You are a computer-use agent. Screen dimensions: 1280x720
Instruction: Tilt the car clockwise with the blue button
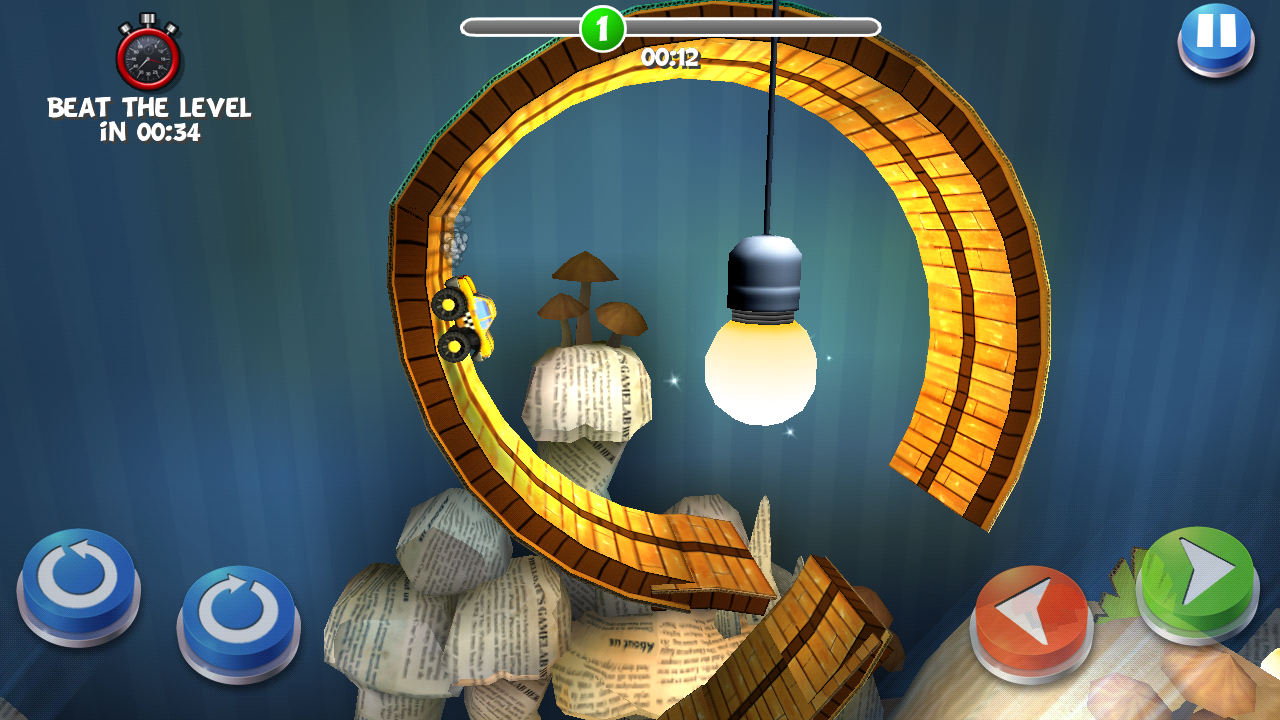coord(238,616)
